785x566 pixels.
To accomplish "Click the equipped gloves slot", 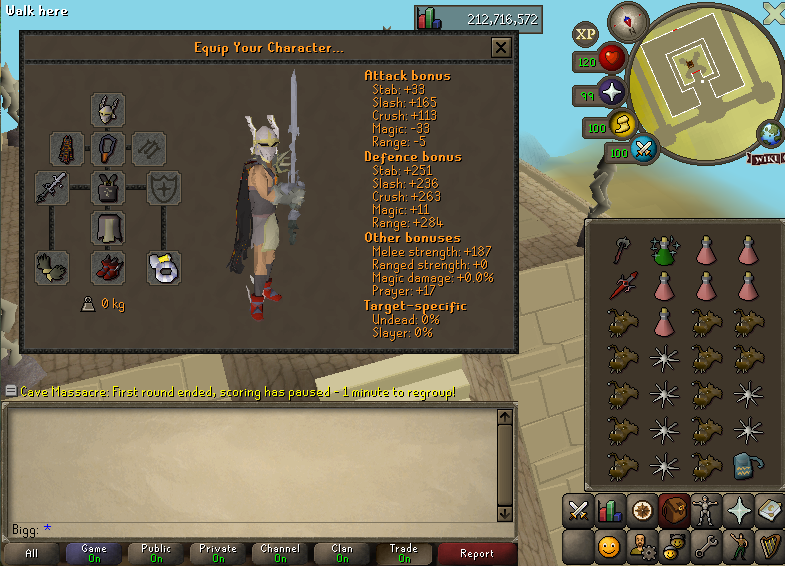I will 51,267.
